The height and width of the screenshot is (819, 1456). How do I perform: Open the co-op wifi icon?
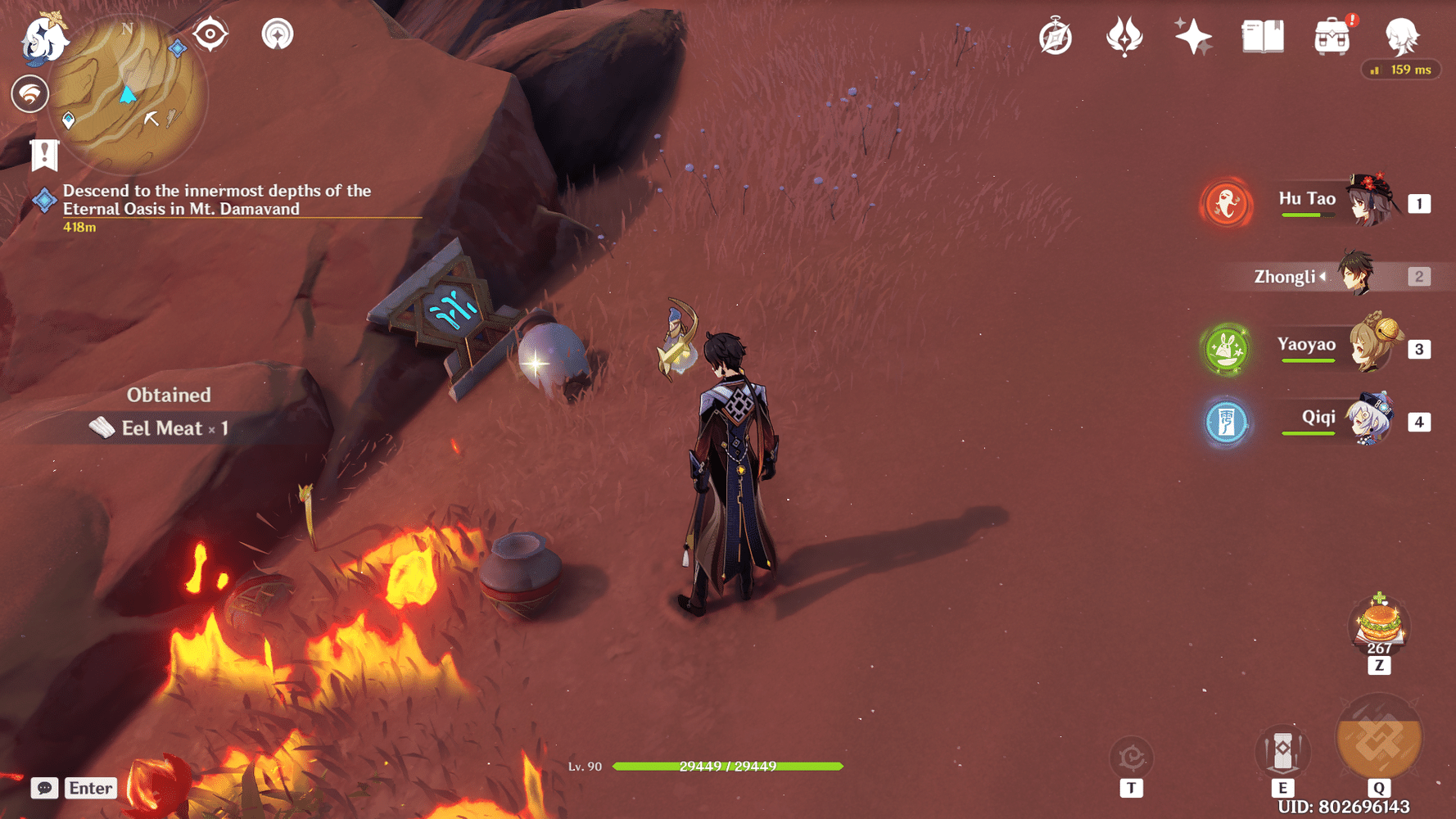(29, 94)
